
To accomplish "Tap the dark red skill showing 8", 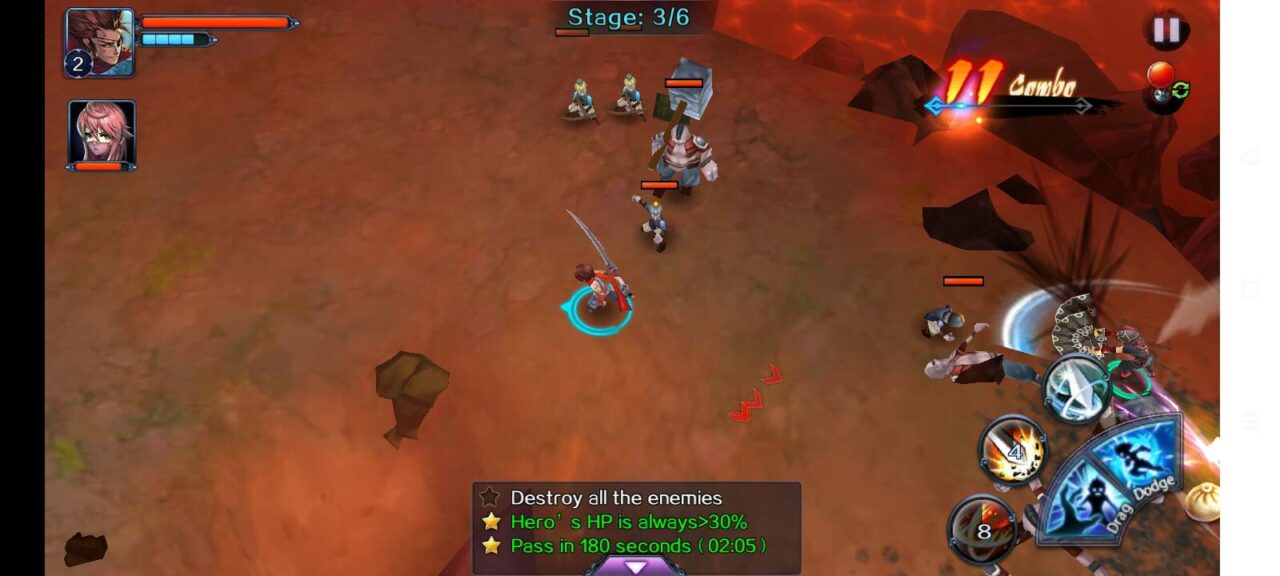I will click(983, 529).
